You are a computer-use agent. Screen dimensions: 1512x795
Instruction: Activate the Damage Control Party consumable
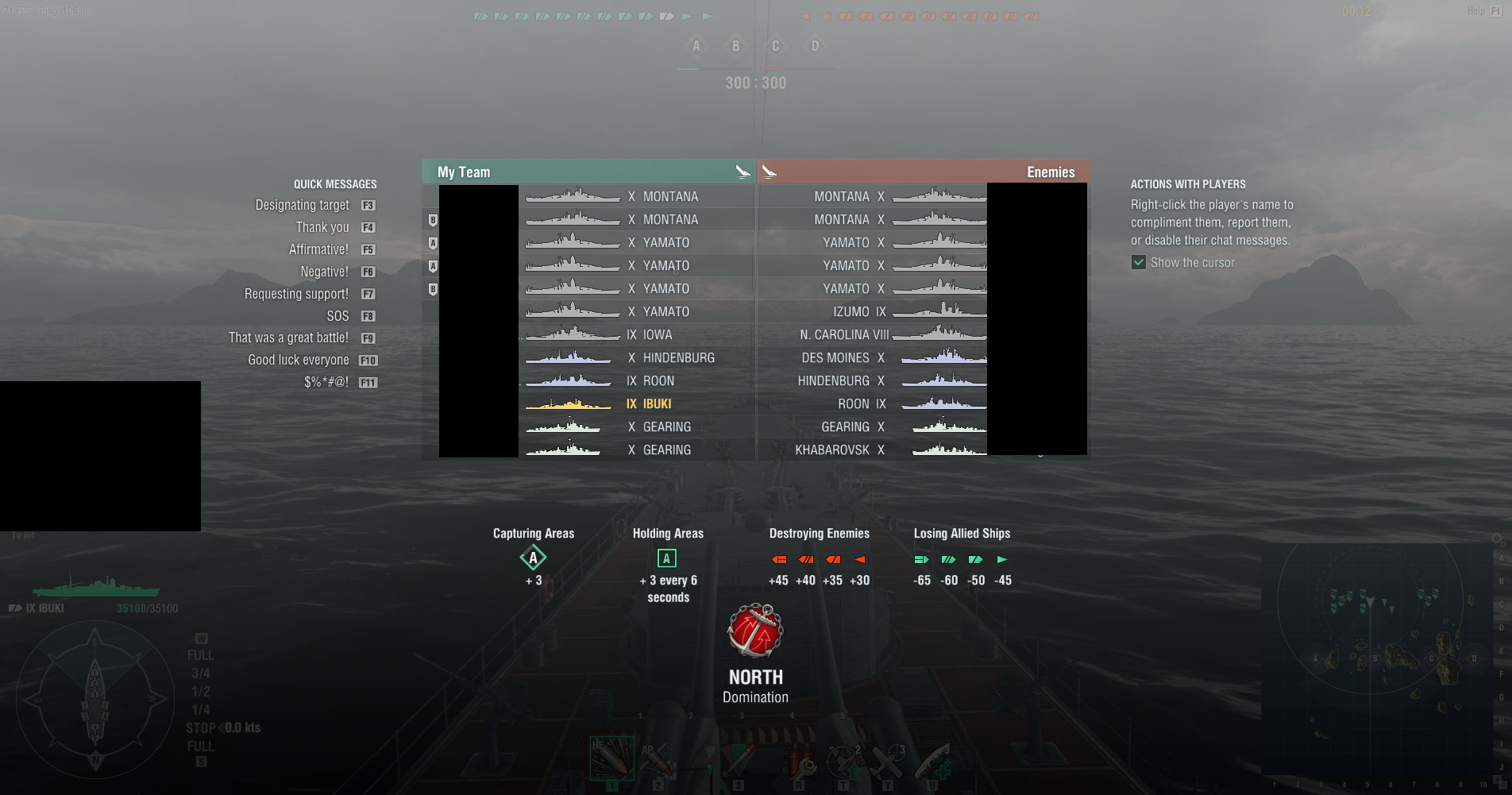coord(799,762)
